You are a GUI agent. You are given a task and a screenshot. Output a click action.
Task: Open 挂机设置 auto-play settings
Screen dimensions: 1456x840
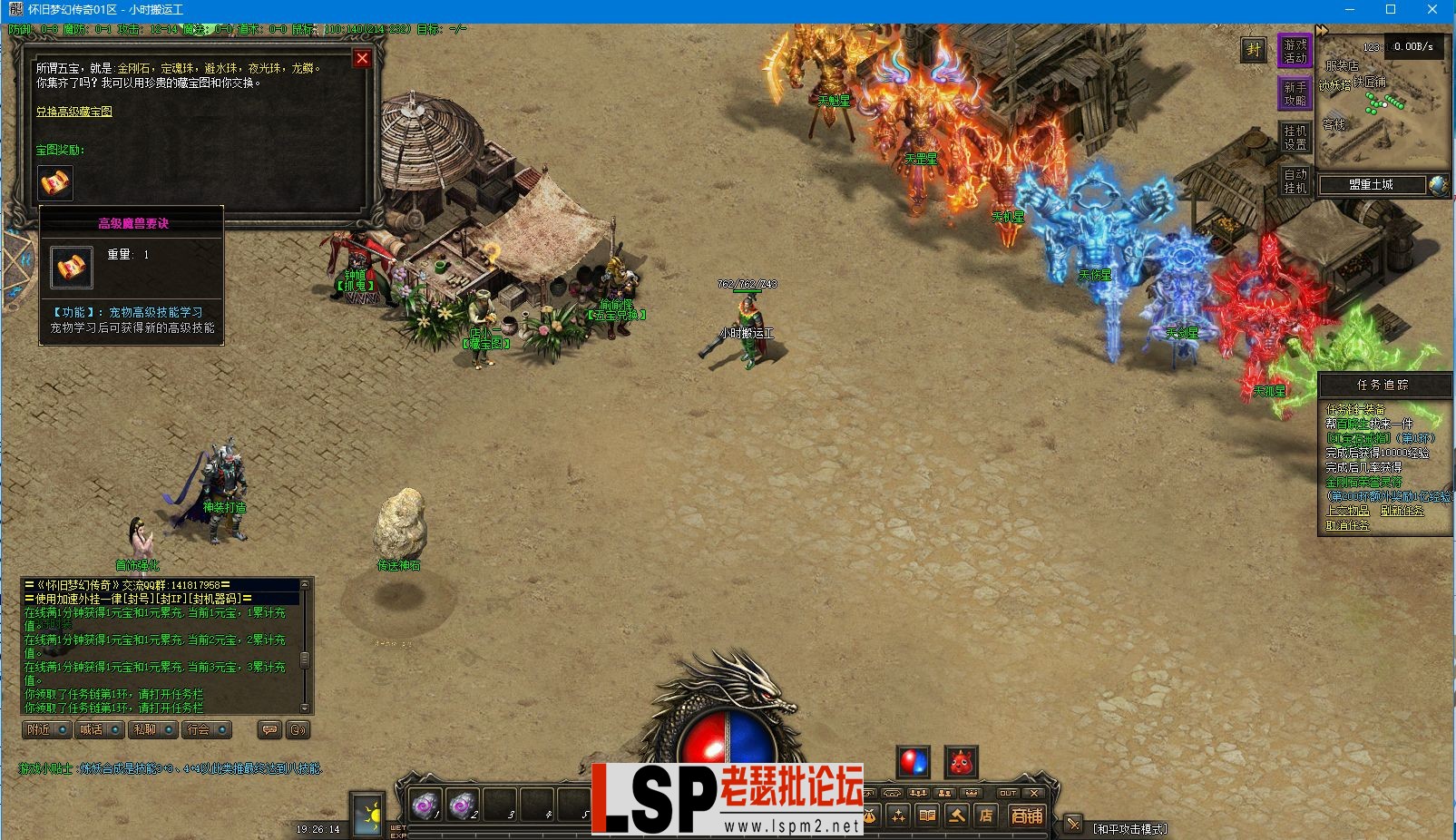point(1295,137)
